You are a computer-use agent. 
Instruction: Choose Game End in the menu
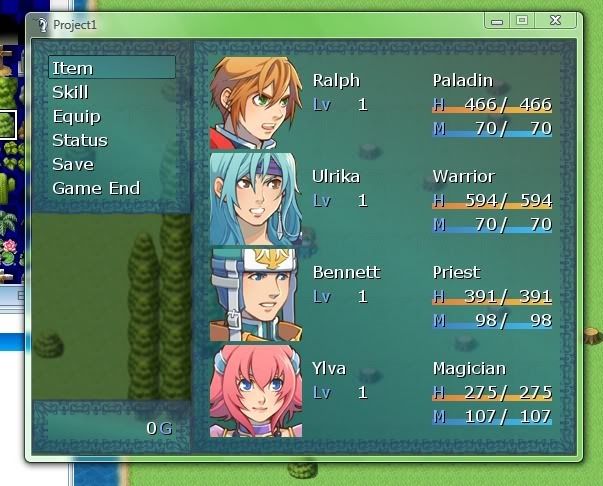(96, 188)
